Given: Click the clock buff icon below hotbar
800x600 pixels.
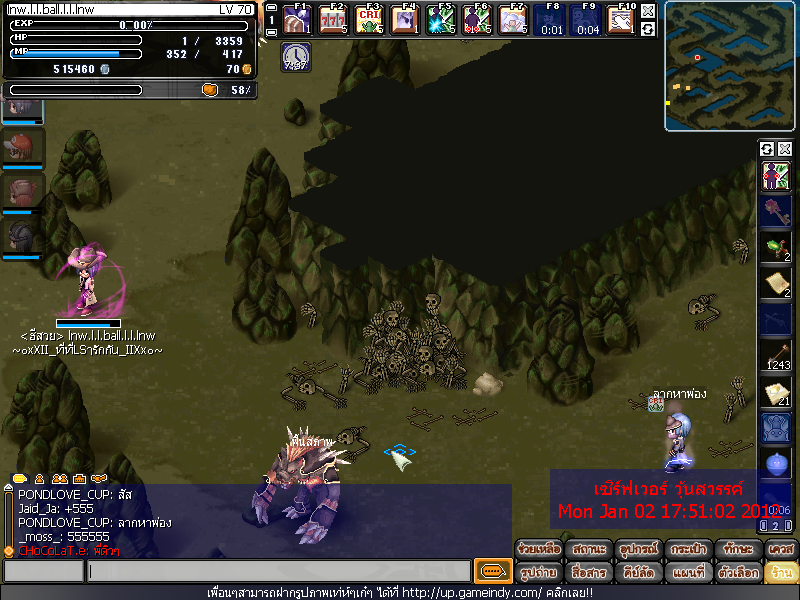Looking at the screenshot, I should pos(295,56).
